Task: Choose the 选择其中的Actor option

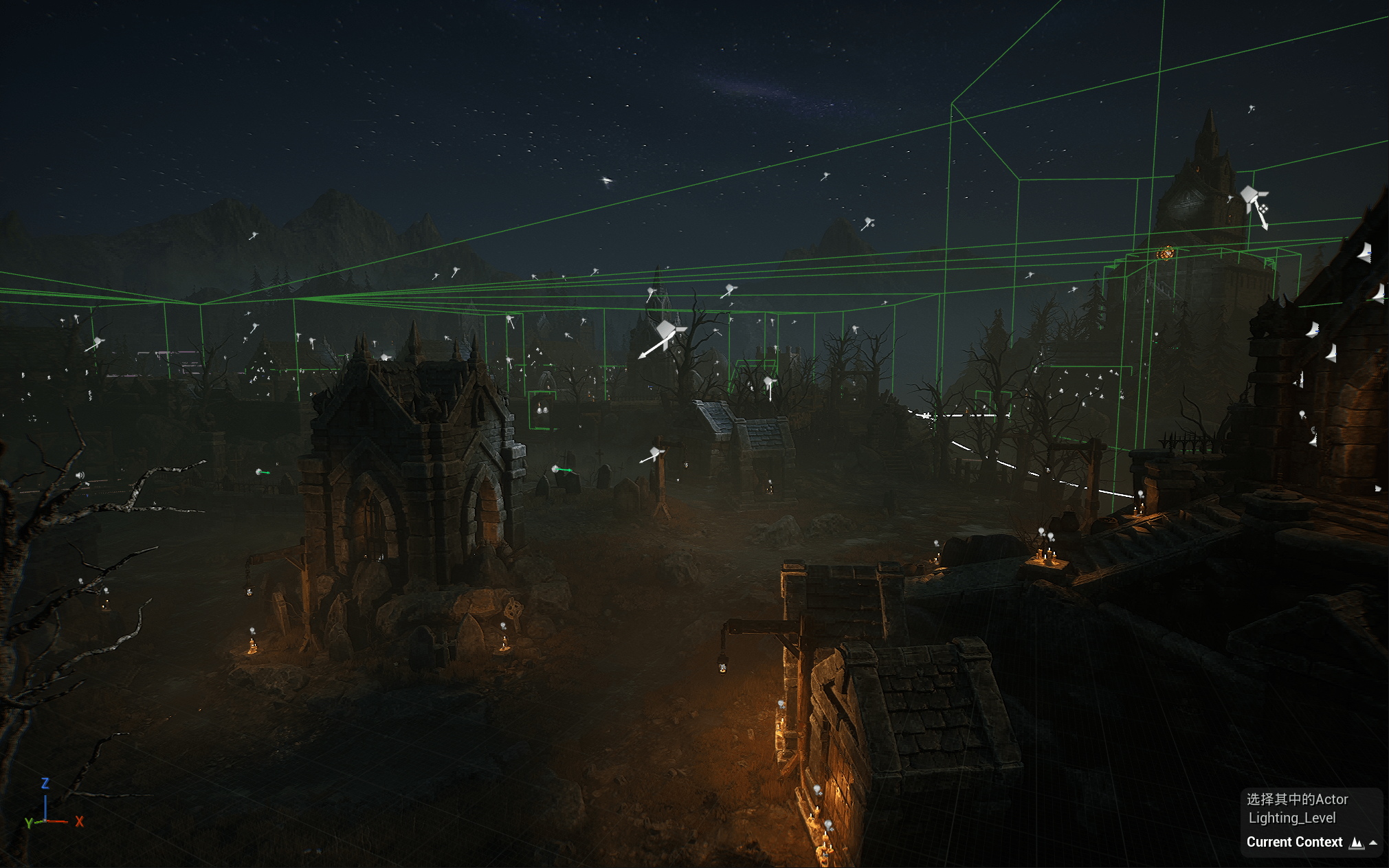Action: point(1297,799)
